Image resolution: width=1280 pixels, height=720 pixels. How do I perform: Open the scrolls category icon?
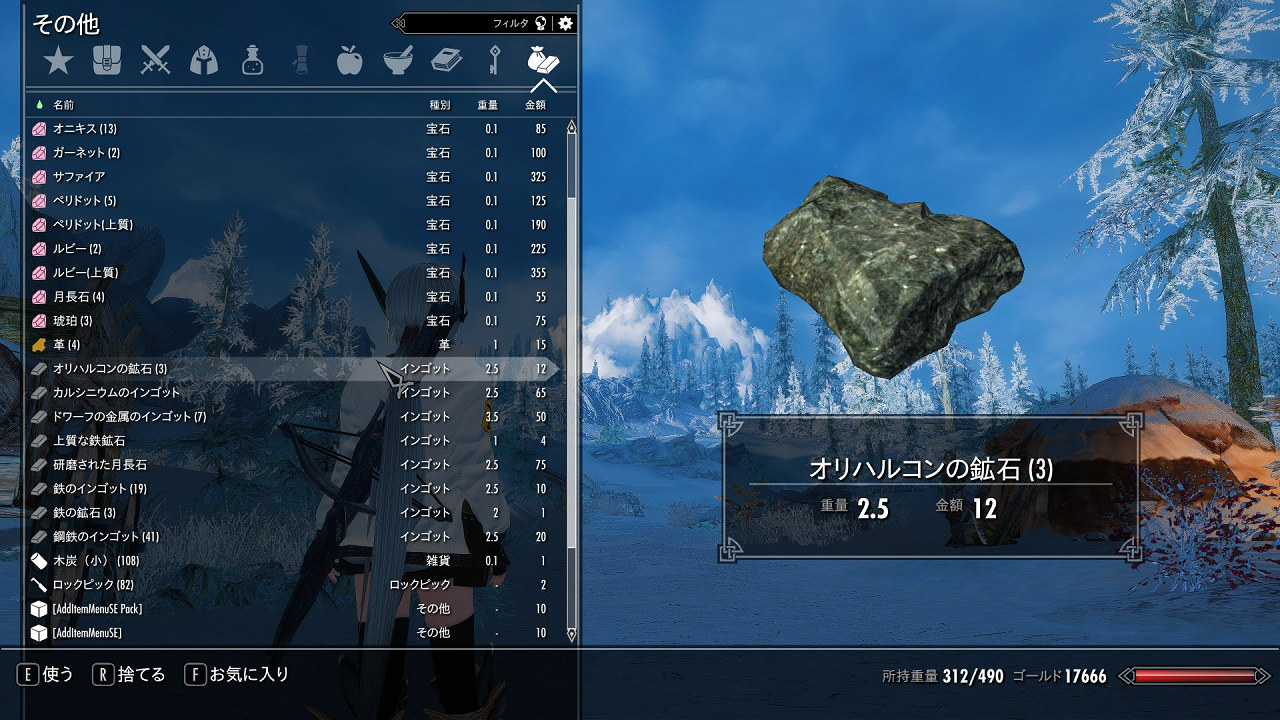299,61
